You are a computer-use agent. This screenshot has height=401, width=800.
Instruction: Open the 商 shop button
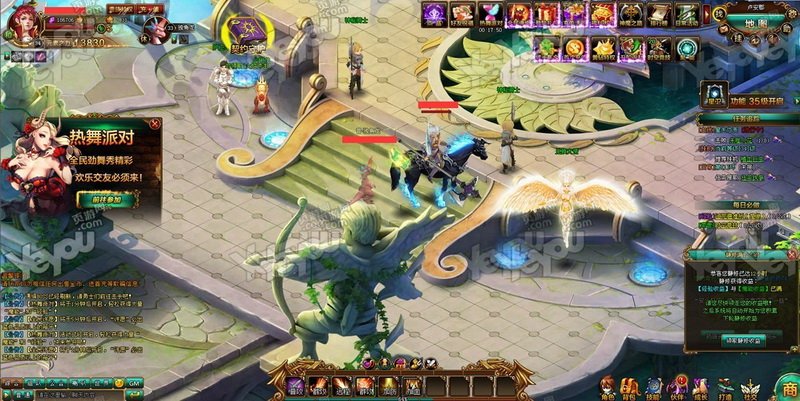click(787, 385)
